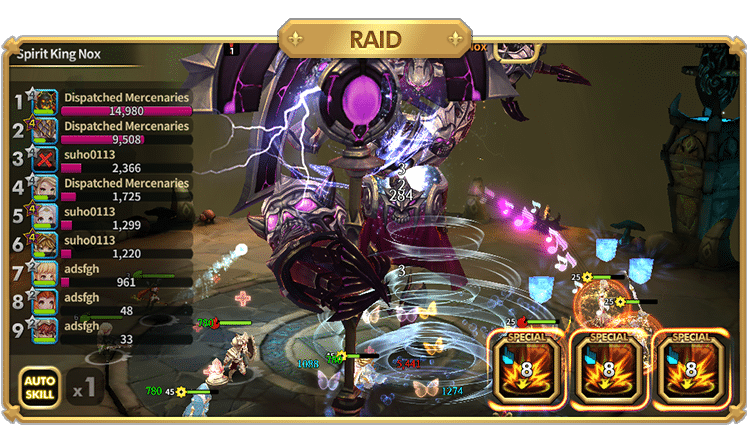747x425 pixels.
Task: Toggle the AUTO SKILL button
Action: click(38, 386)
